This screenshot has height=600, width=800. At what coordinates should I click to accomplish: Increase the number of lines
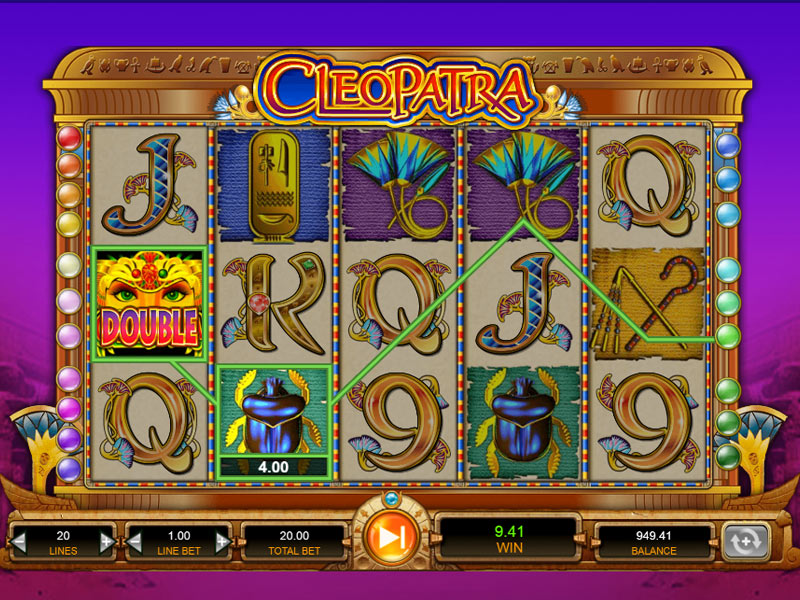107,542
